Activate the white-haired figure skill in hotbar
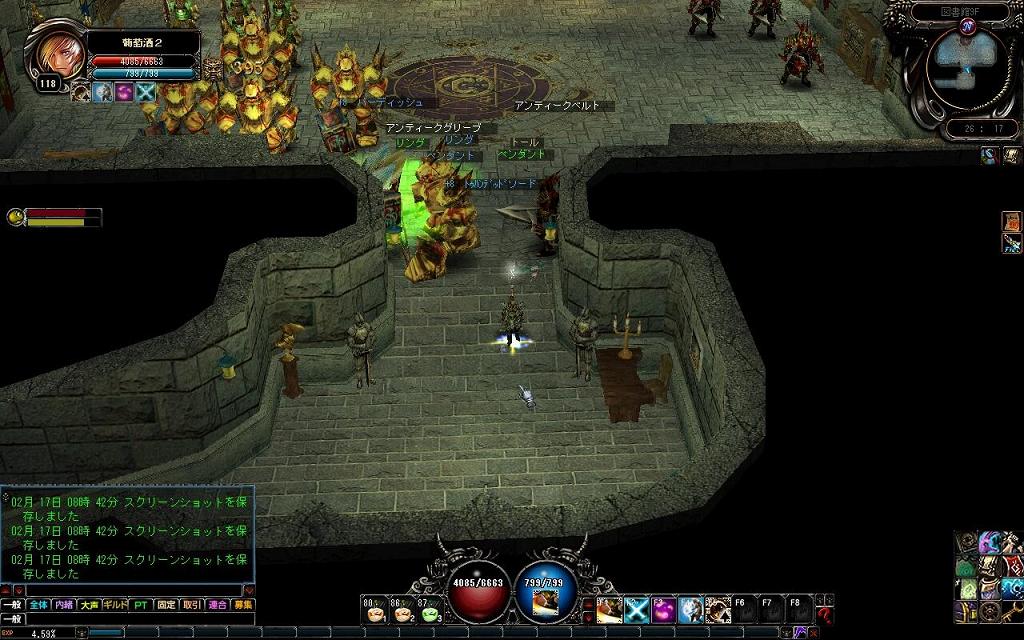The image size is (1024, 640). (691, 609)
